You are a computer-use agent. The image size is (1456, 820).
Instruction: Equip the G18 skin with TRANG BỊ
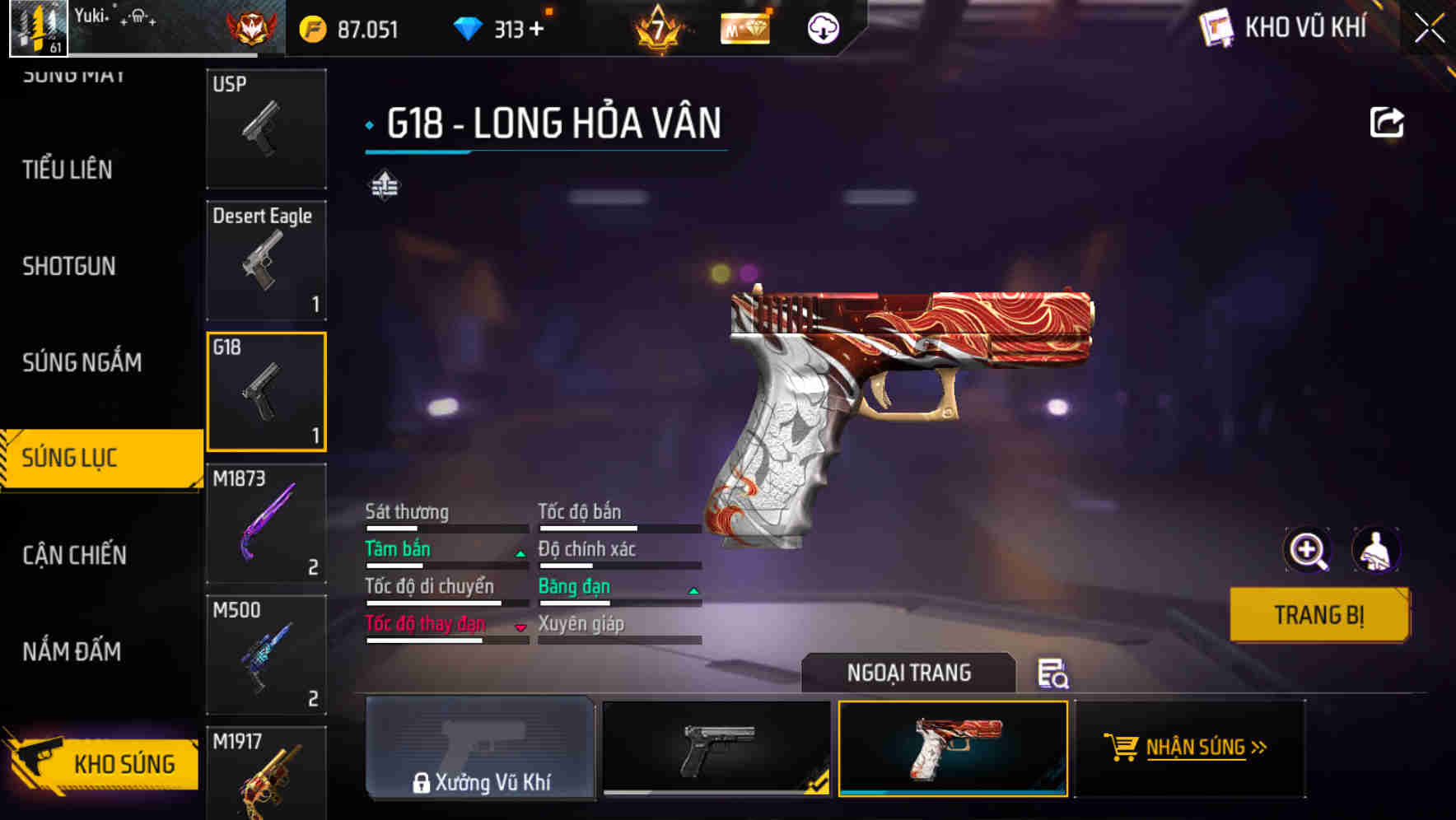point(1318,614)
